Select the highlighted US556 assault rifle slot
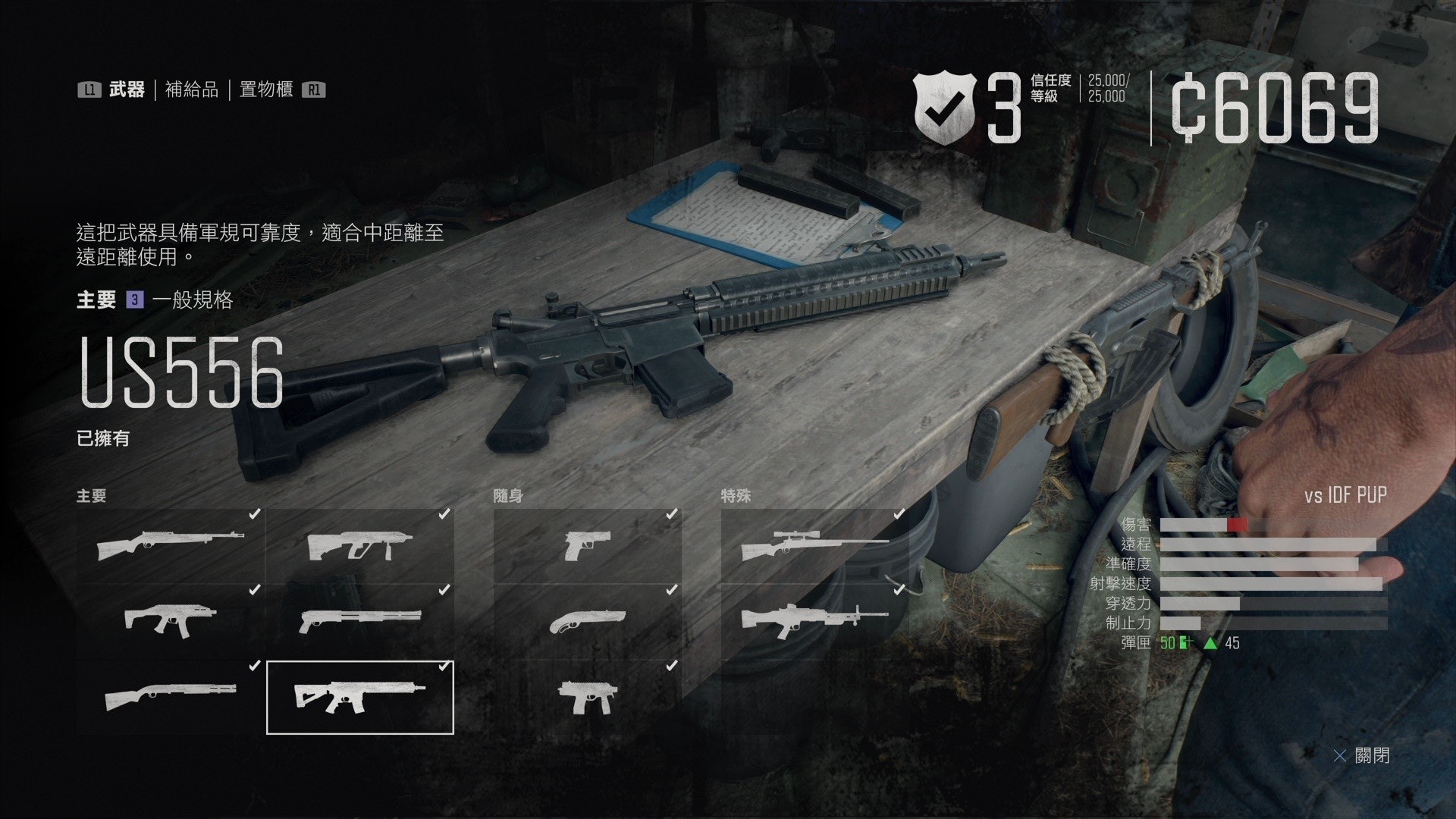The height and width of the screenshot is (819, 1456). tap(360, 698)
